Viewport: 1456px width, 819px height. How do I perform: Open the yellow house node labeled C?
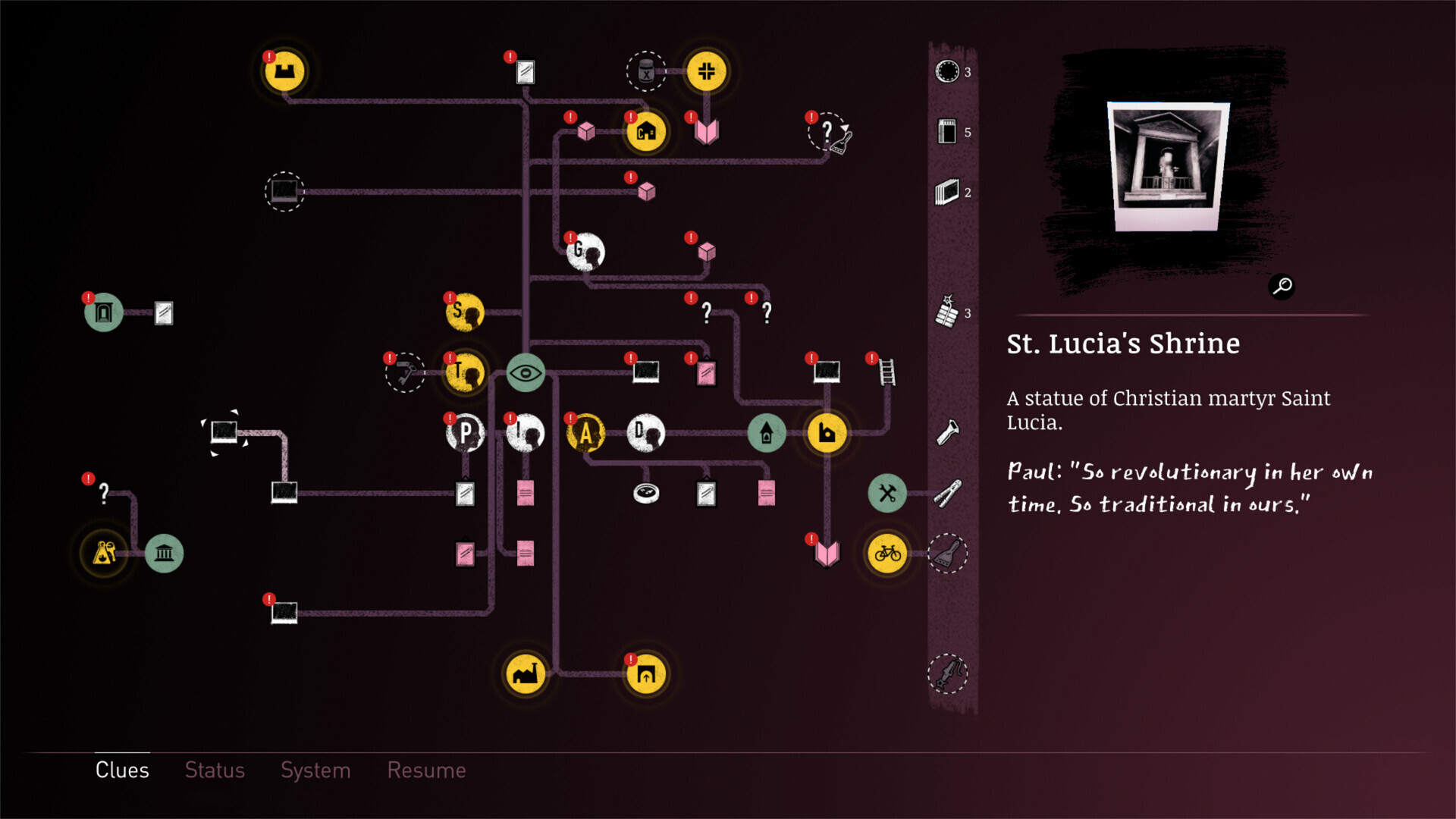pos(645,131)
